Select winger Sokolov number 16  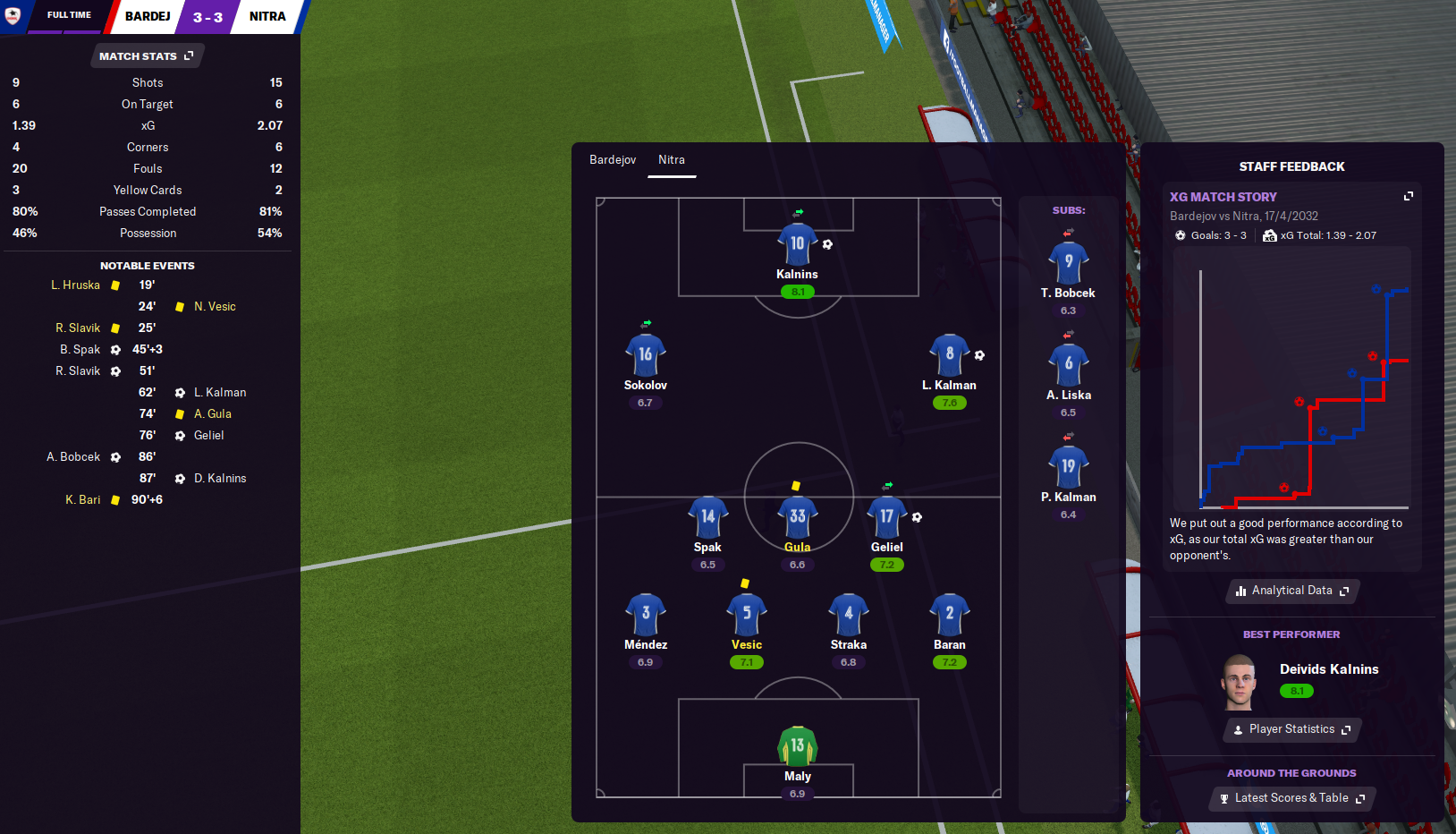click(x=645, y=355)
